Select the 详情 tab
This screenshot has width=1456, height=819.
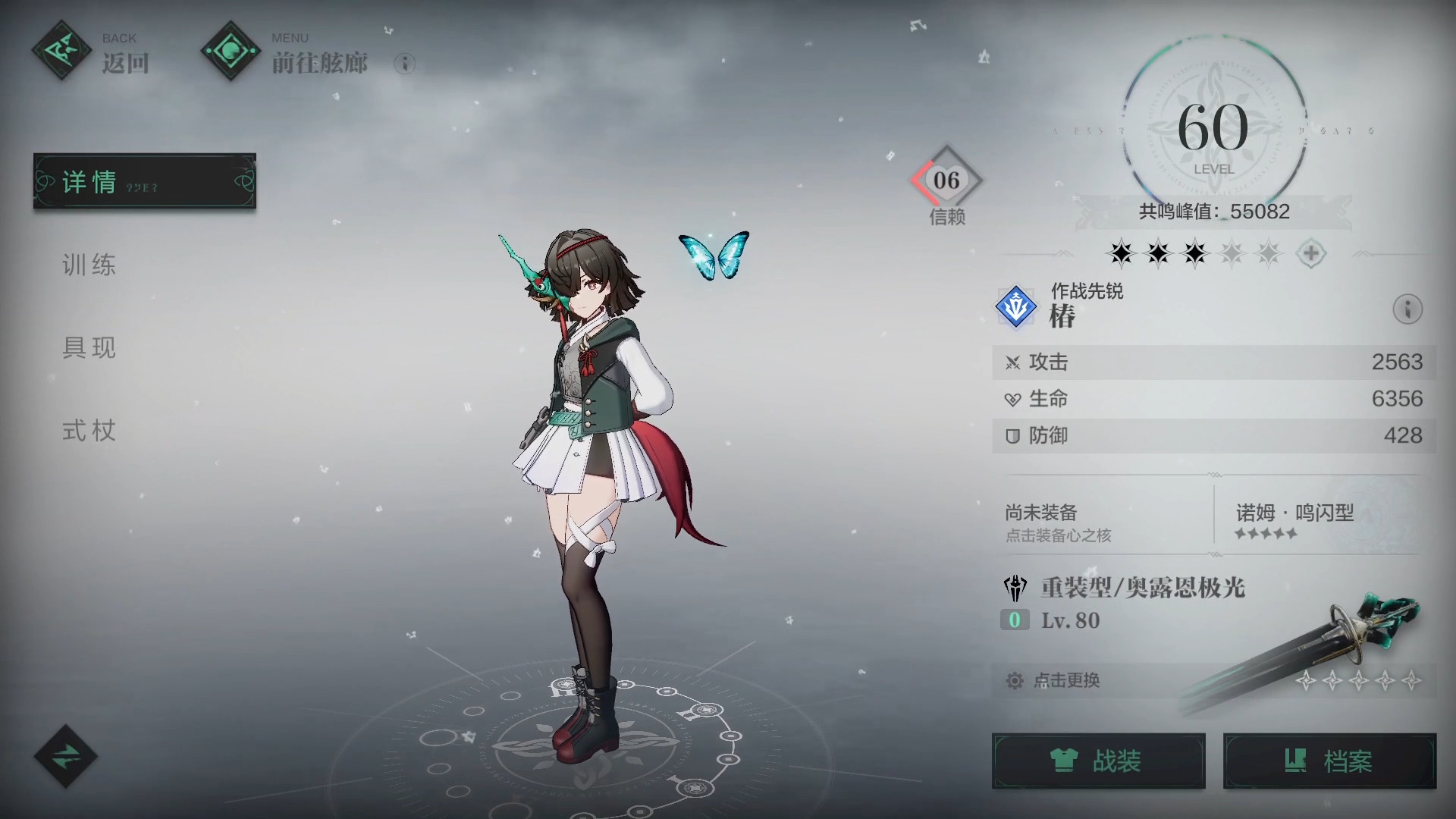click(144, 182)
